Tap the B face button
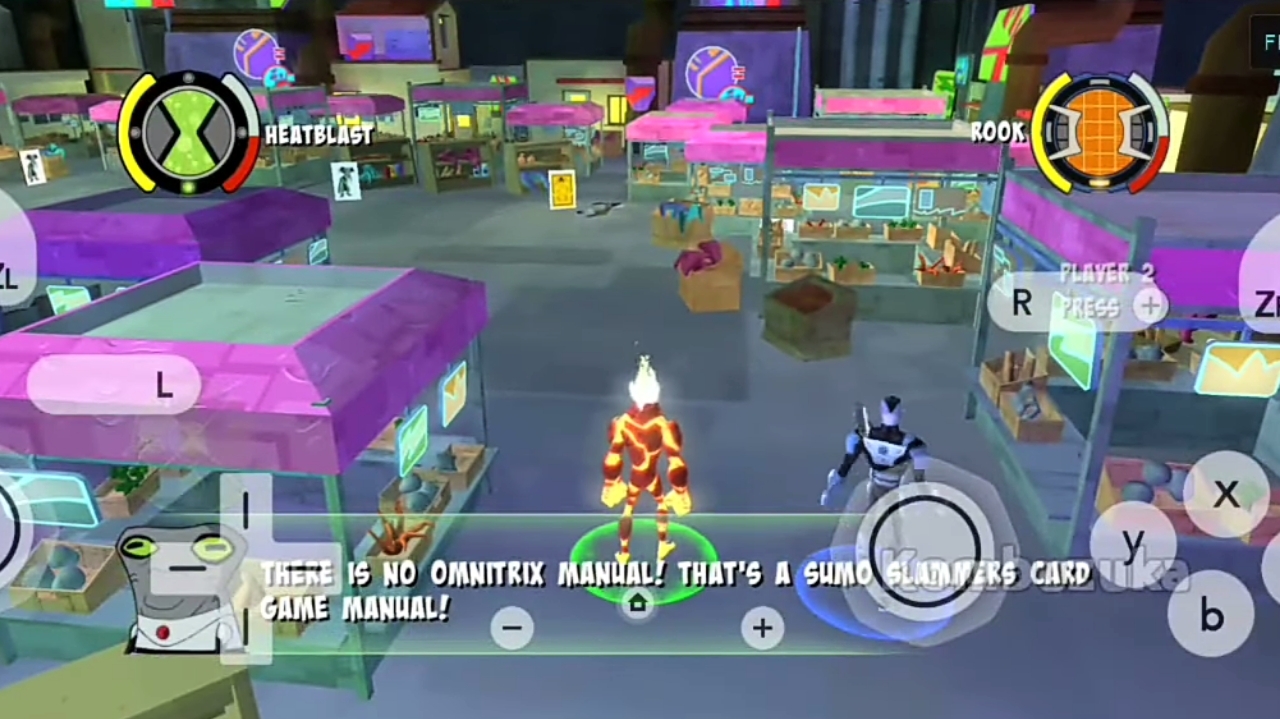Viewport: 1280px width, 719px height. pos(1211,615)
